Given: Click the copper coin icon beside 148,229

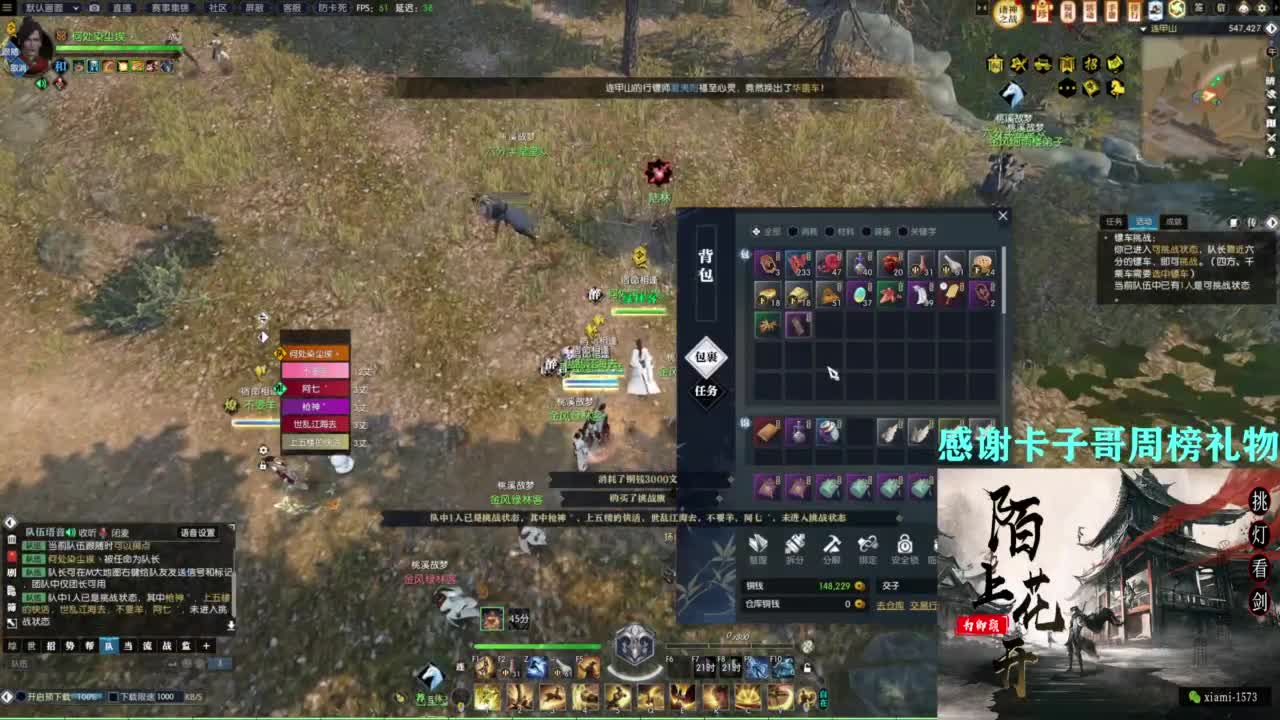Looking at the screenshot, I should tap(859, 586).
